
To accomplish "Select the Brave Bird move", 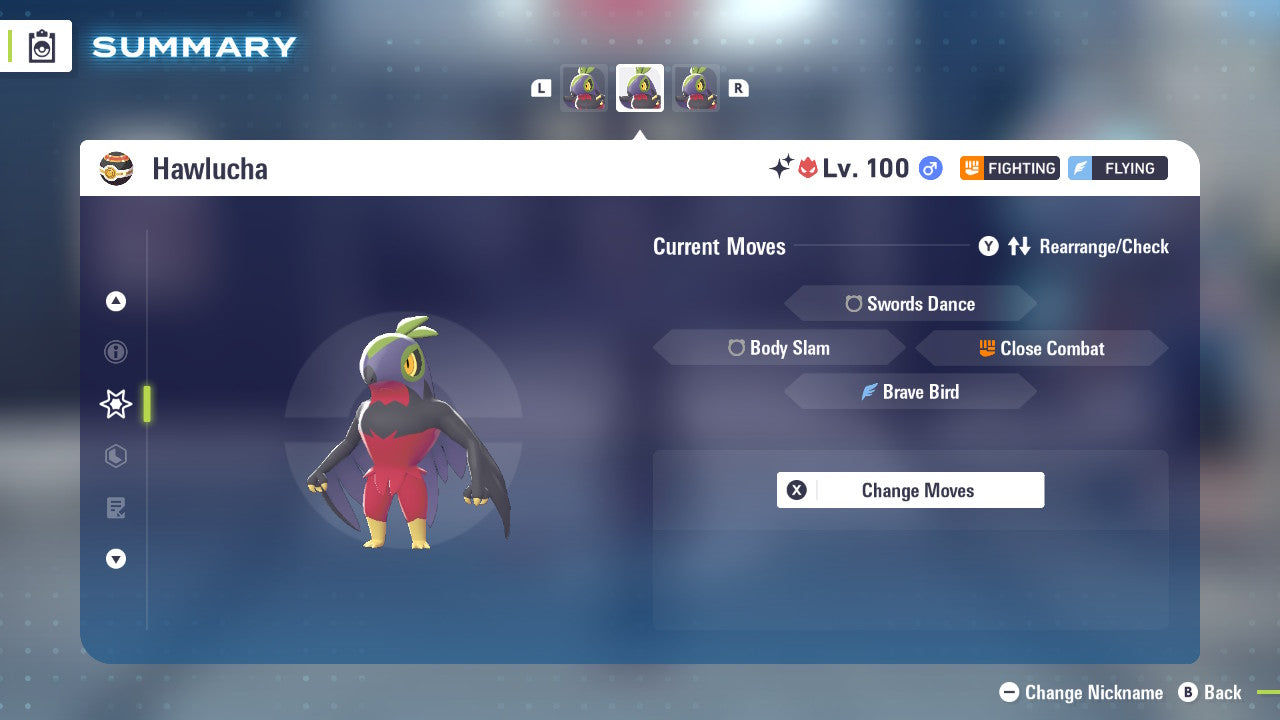I will click(x=910, y=392).
